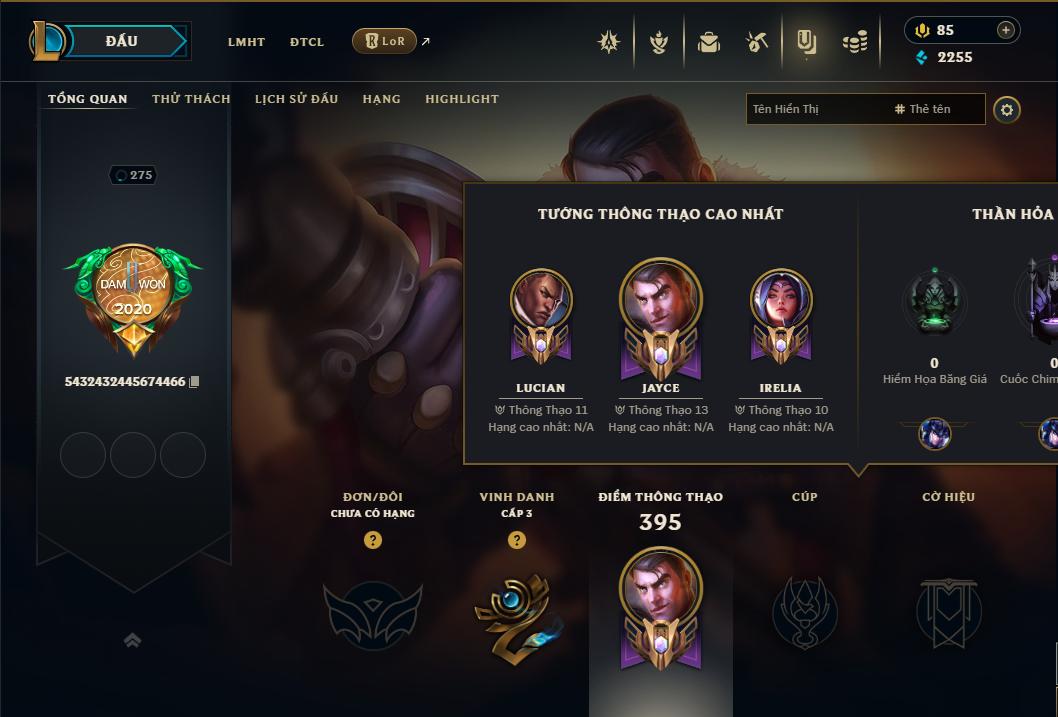1058x717 pixels.
Task: Open the LMHT game section
Action: click(x=246, y=42)
